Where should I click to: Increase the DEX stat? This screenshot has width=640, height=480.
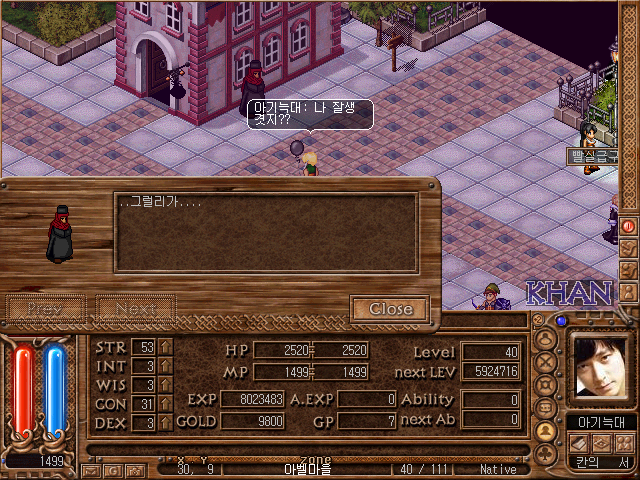click(x=166, y=422)
